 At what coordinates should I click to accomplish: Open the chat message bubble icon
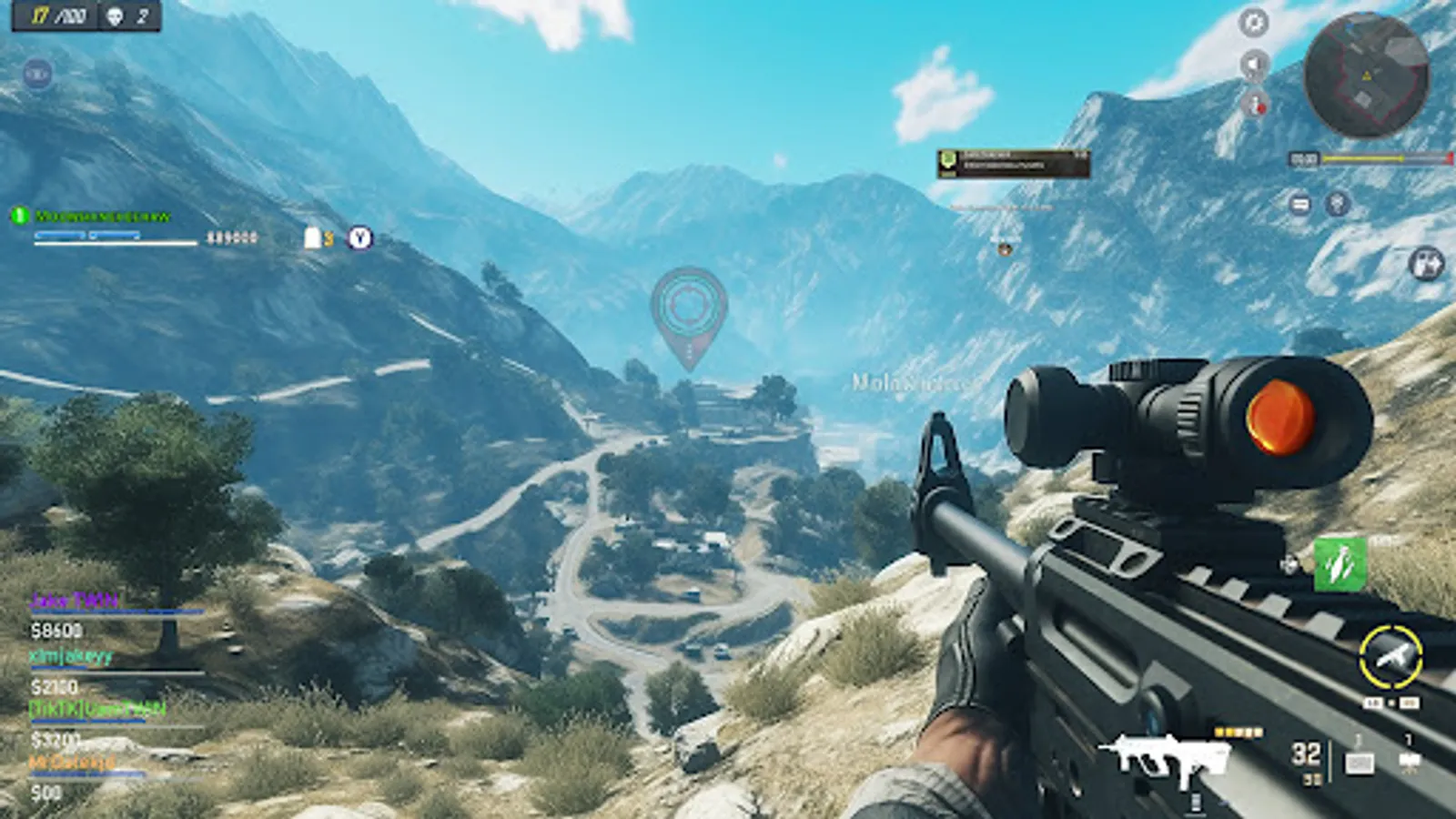(x=1300, y=204)
